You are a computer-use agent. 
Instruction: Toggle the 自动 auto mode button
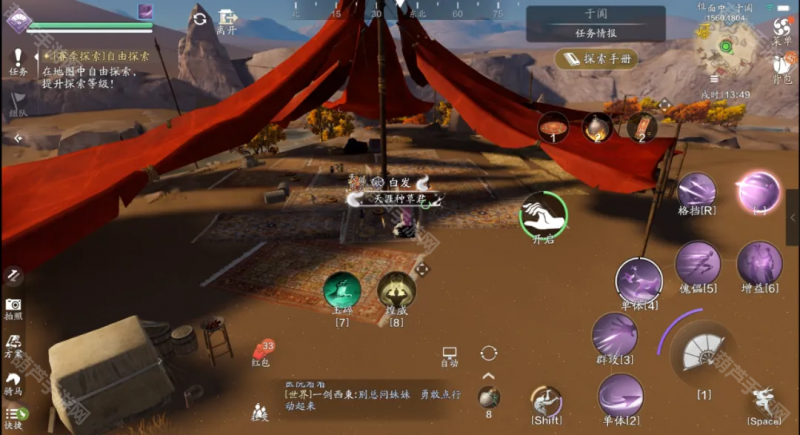pos(449,356)
